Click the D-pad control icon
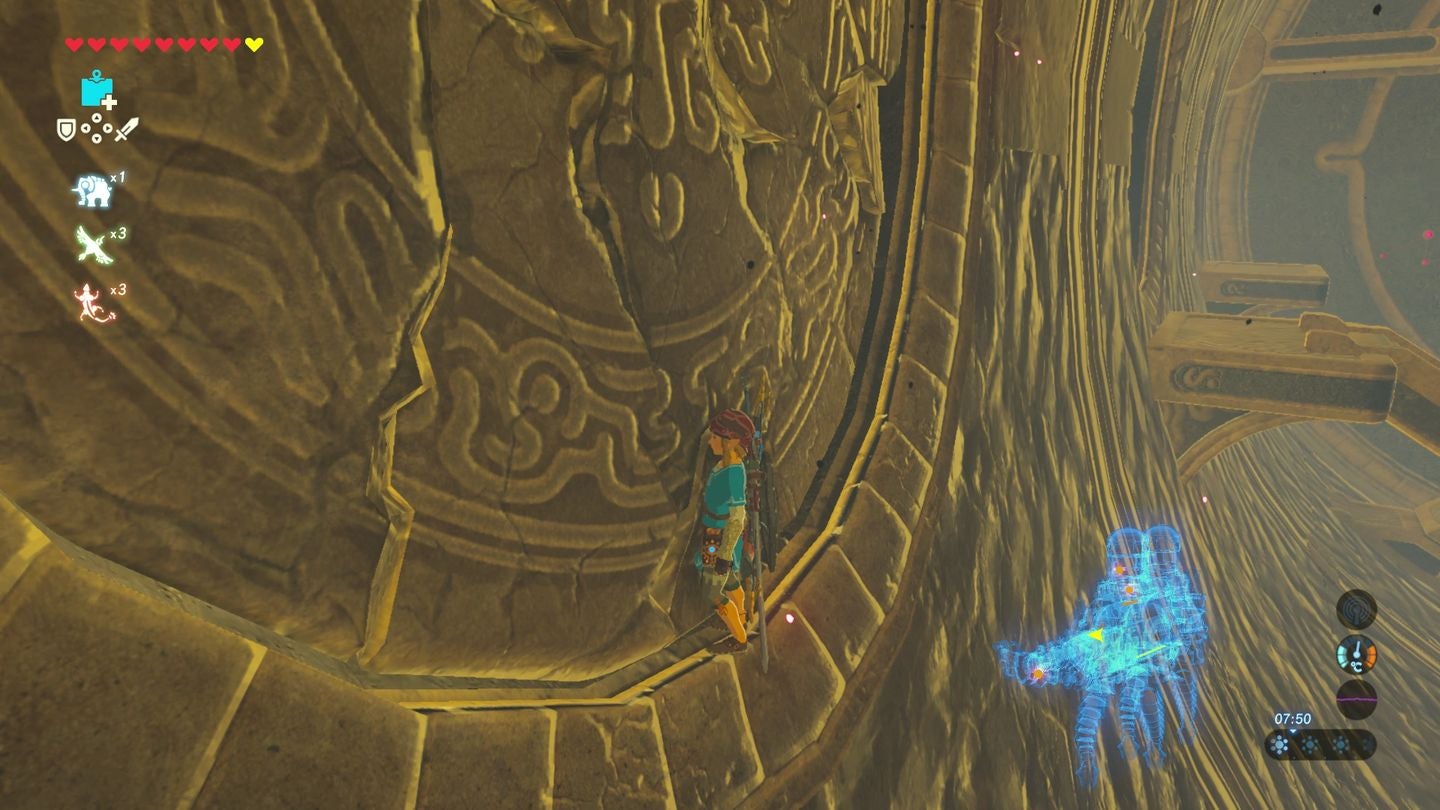The image size is (1440, 810). click(95, 130)
